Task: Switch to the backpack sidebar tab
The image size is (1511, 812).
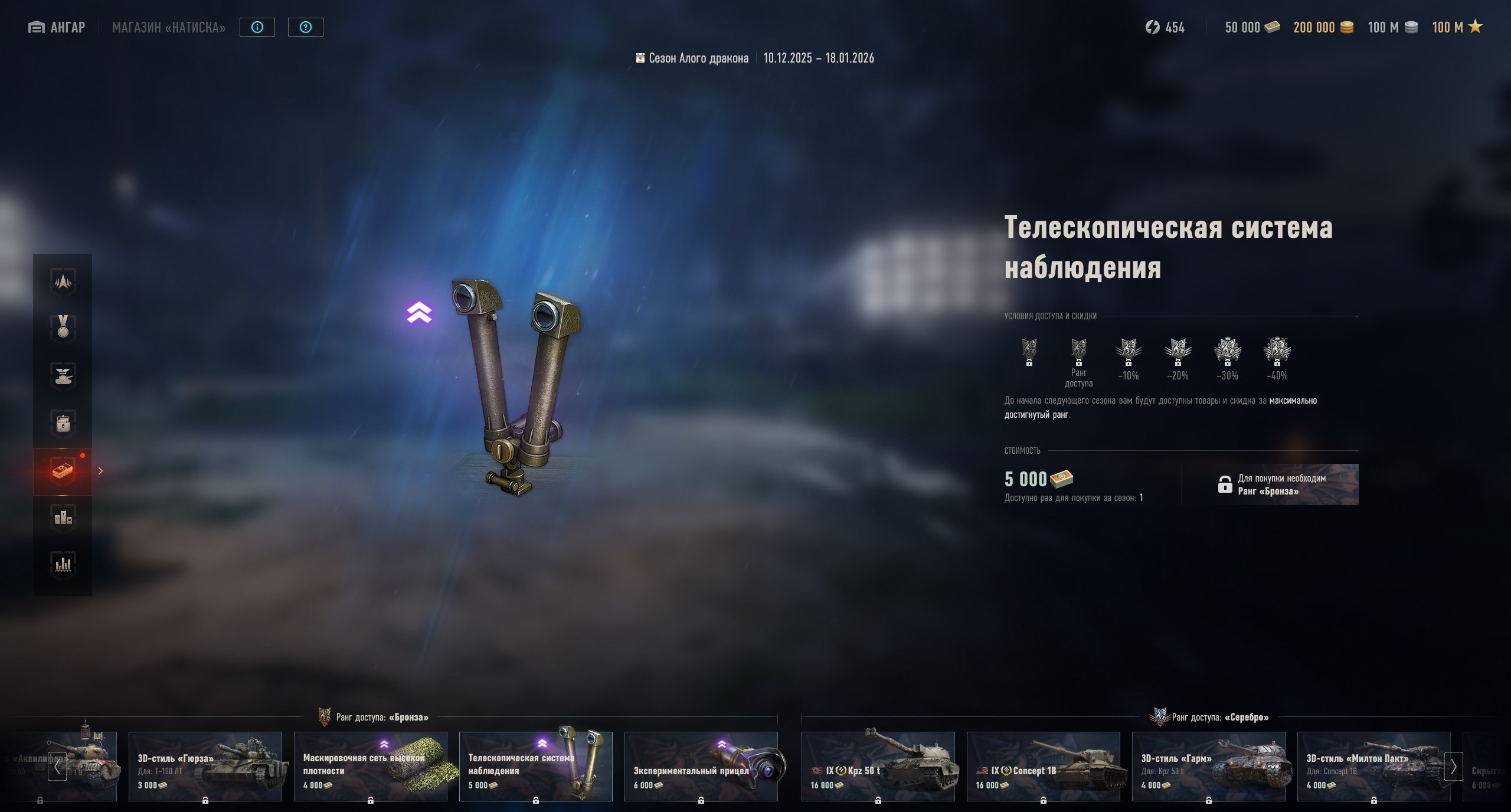Action: [x=63, y=423]
